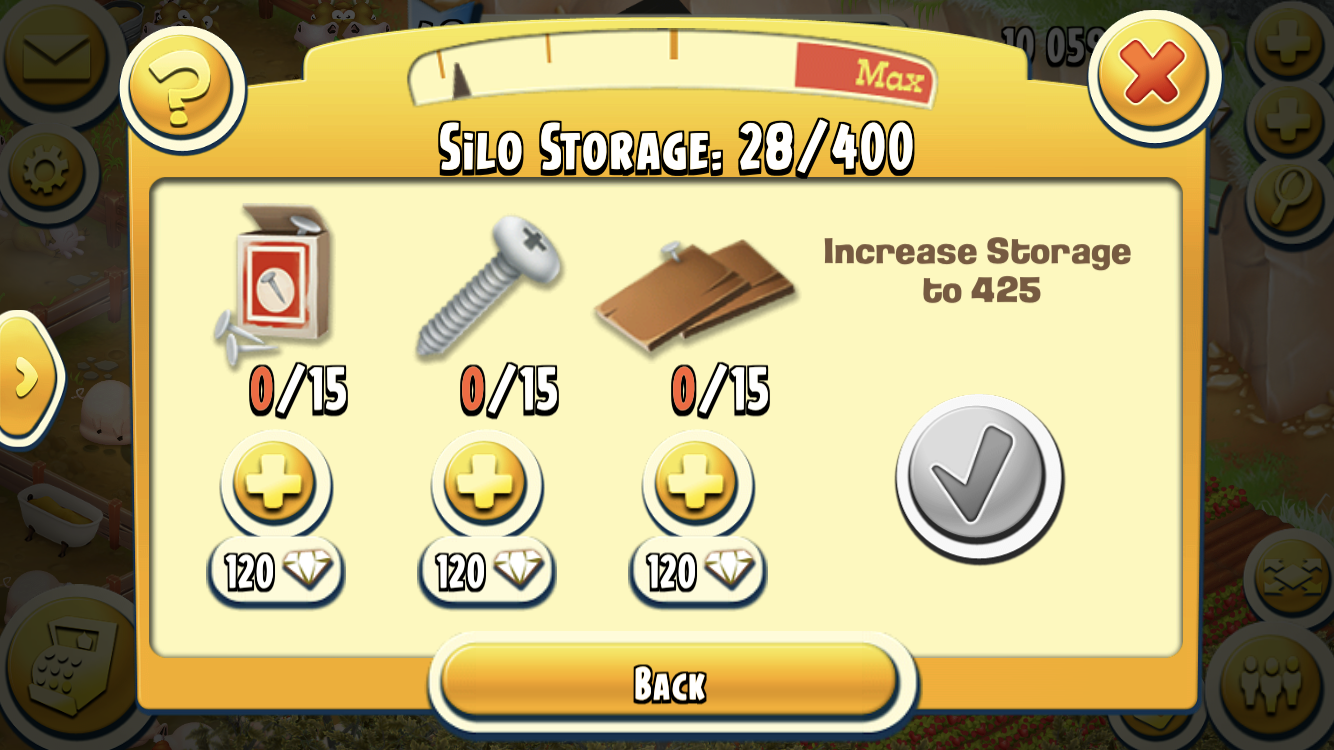The image size is (1334, 750).
Task: Go back using the Back button
Action: click(670, 684)
